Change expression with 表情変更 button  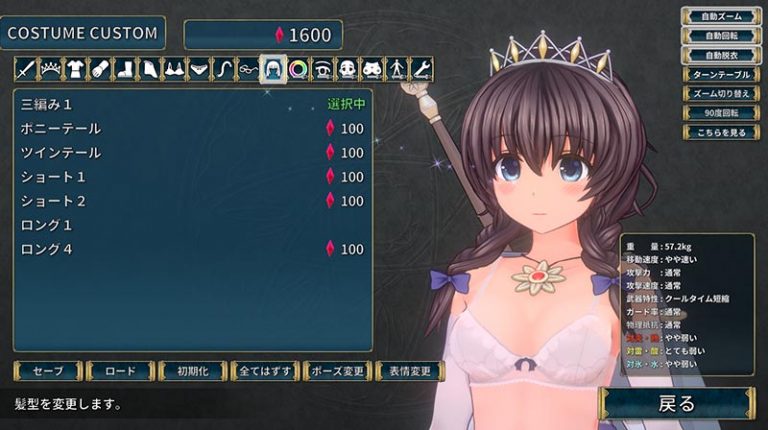[x=410, y=371]
